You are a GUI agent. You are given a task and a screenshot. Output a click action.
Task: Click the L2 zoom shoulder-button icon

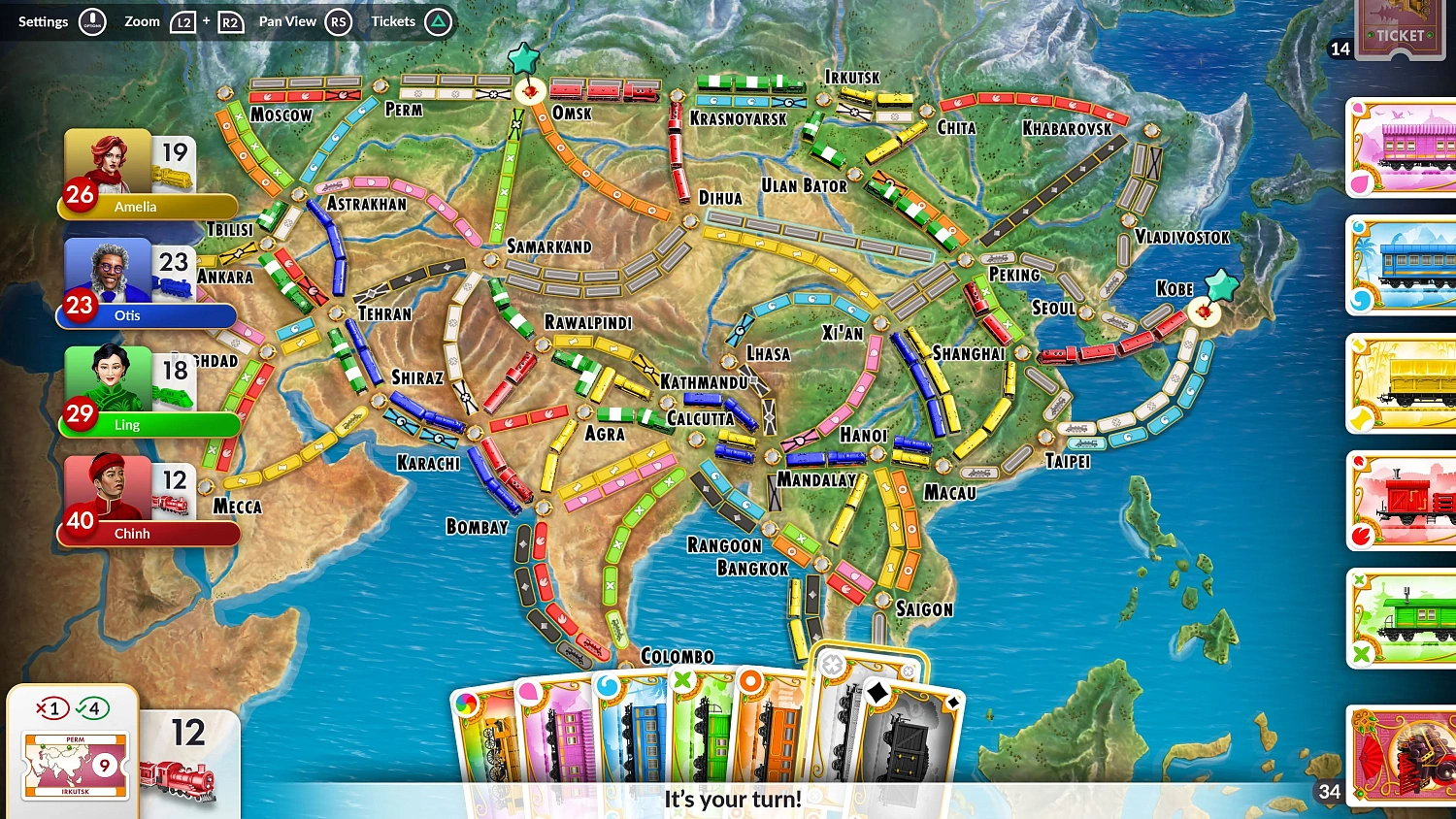[x=184, y=21]
